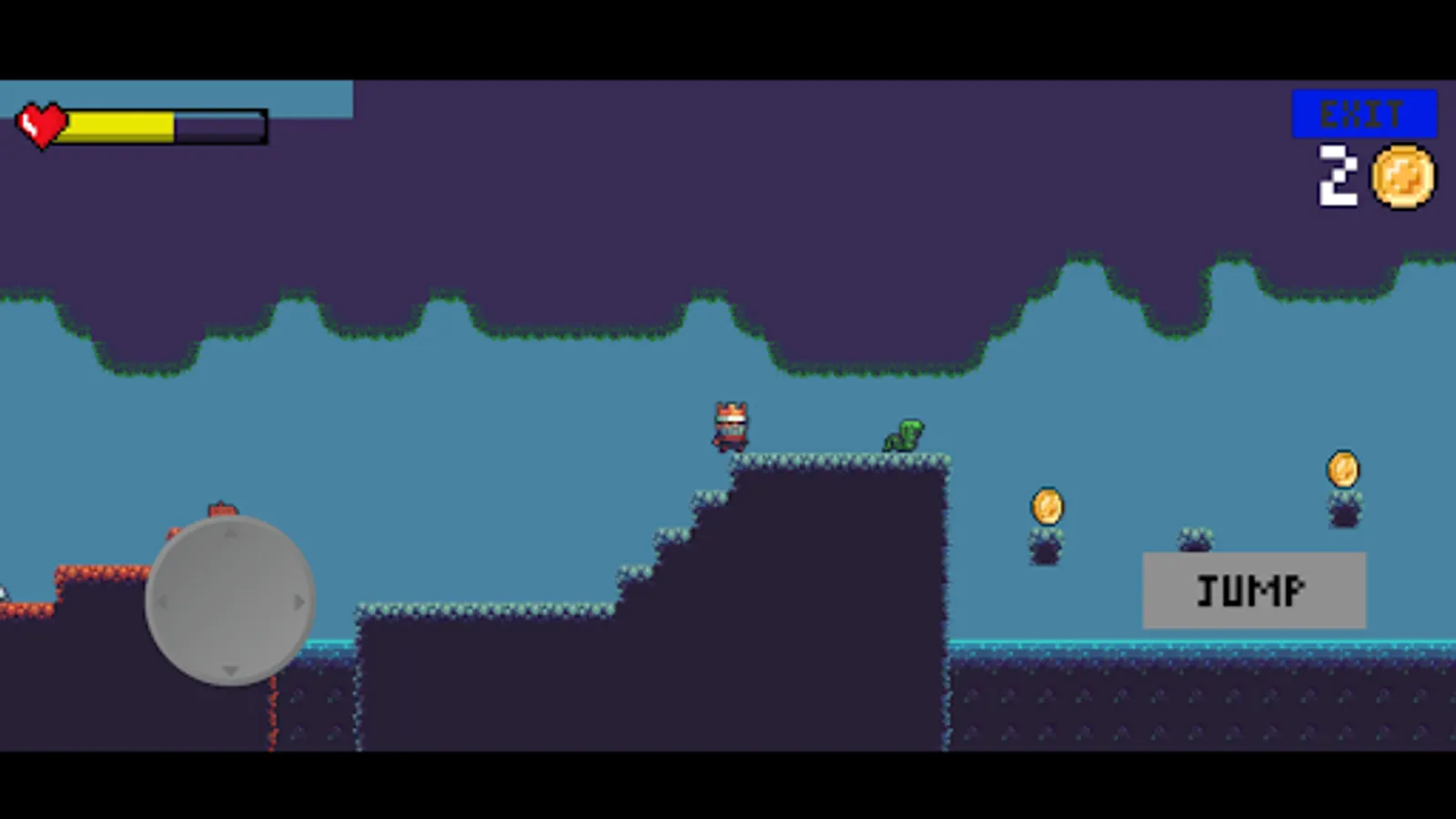Click the gold coin floating above the left spikes
This screenshot has width=1456, height=819.
coord(1046,507)
